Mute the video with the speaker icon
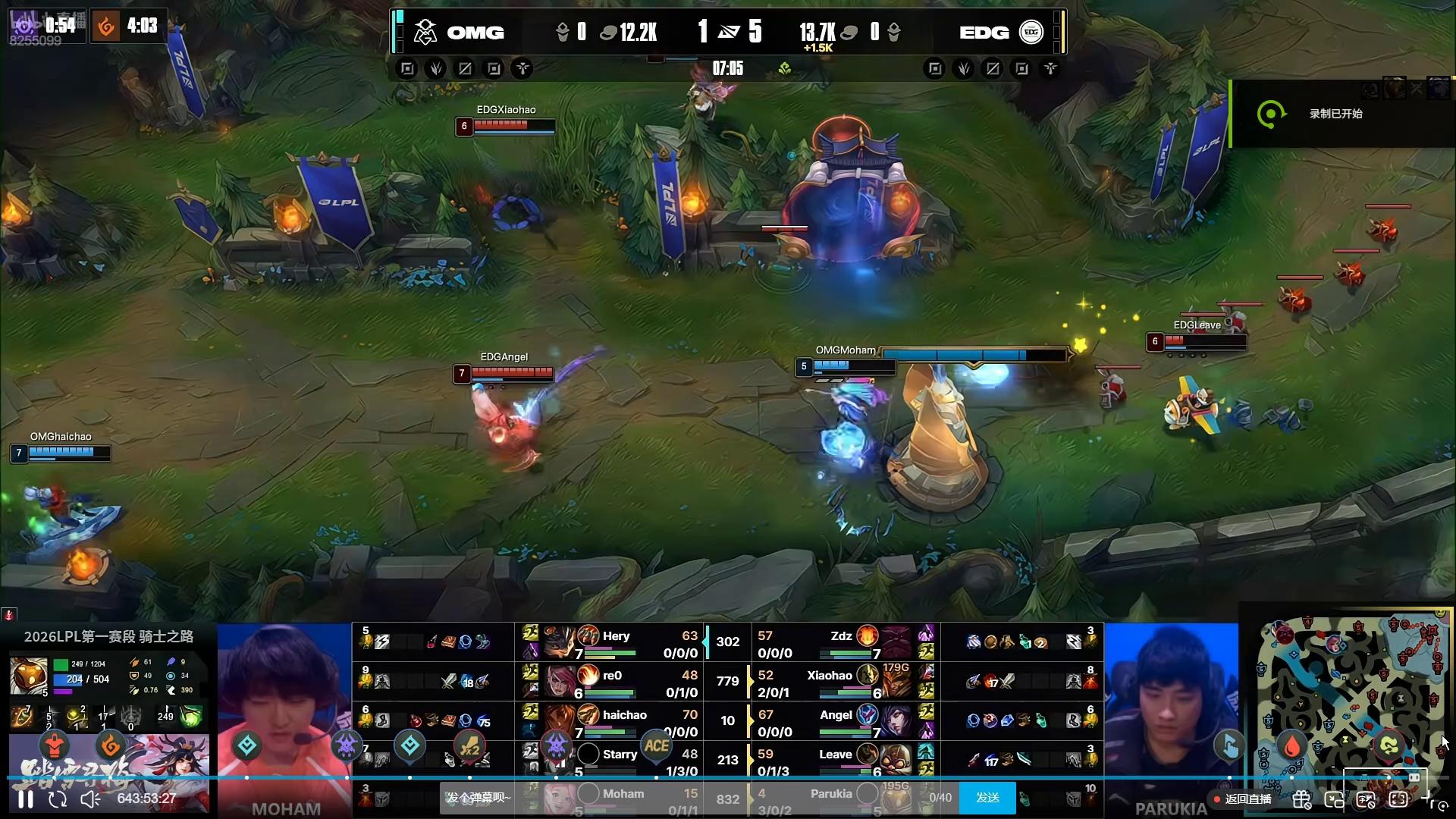 tap(90, 799)
